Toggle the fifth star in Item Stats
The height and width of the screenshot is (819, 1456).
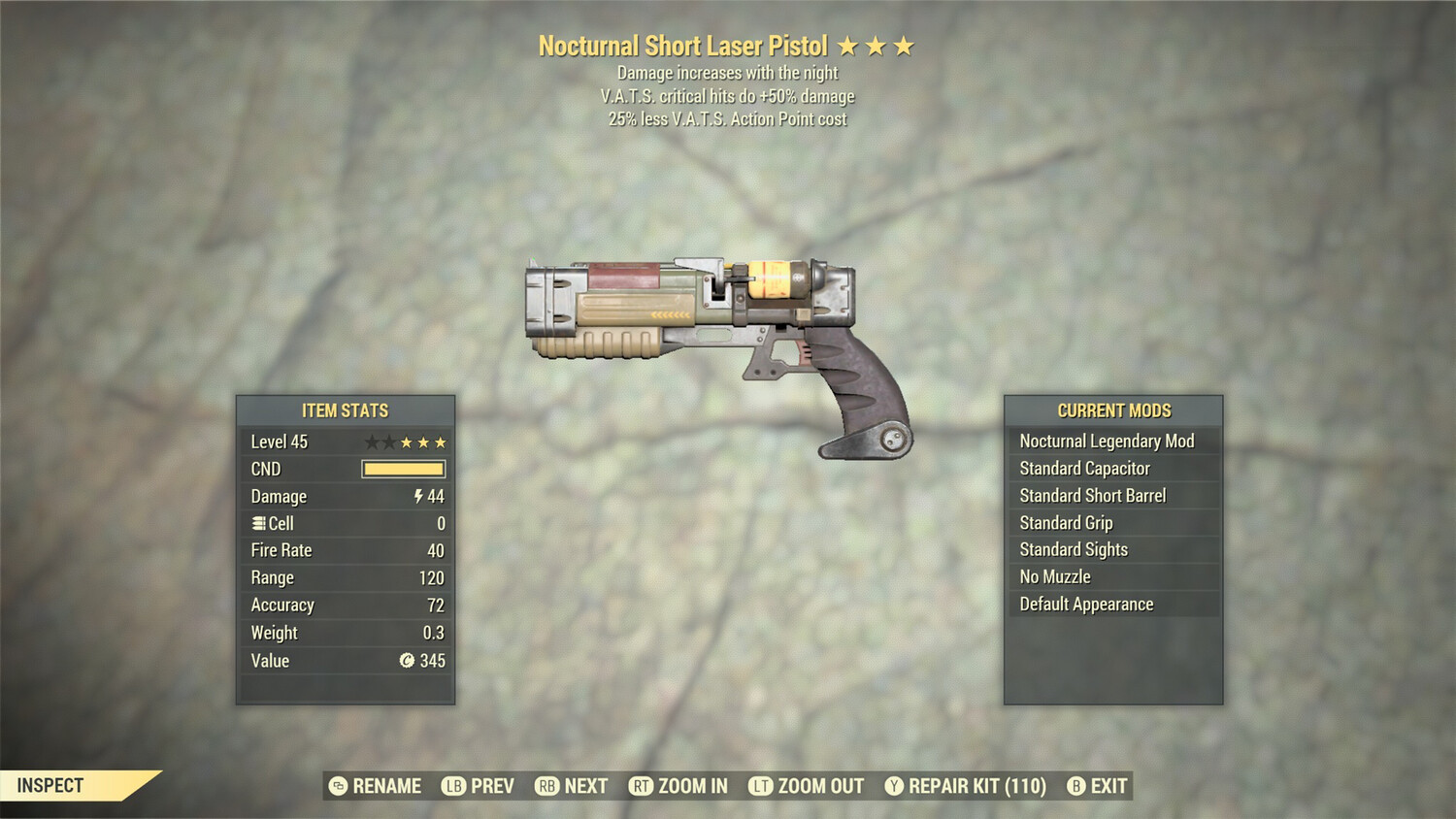coord(442,442)
